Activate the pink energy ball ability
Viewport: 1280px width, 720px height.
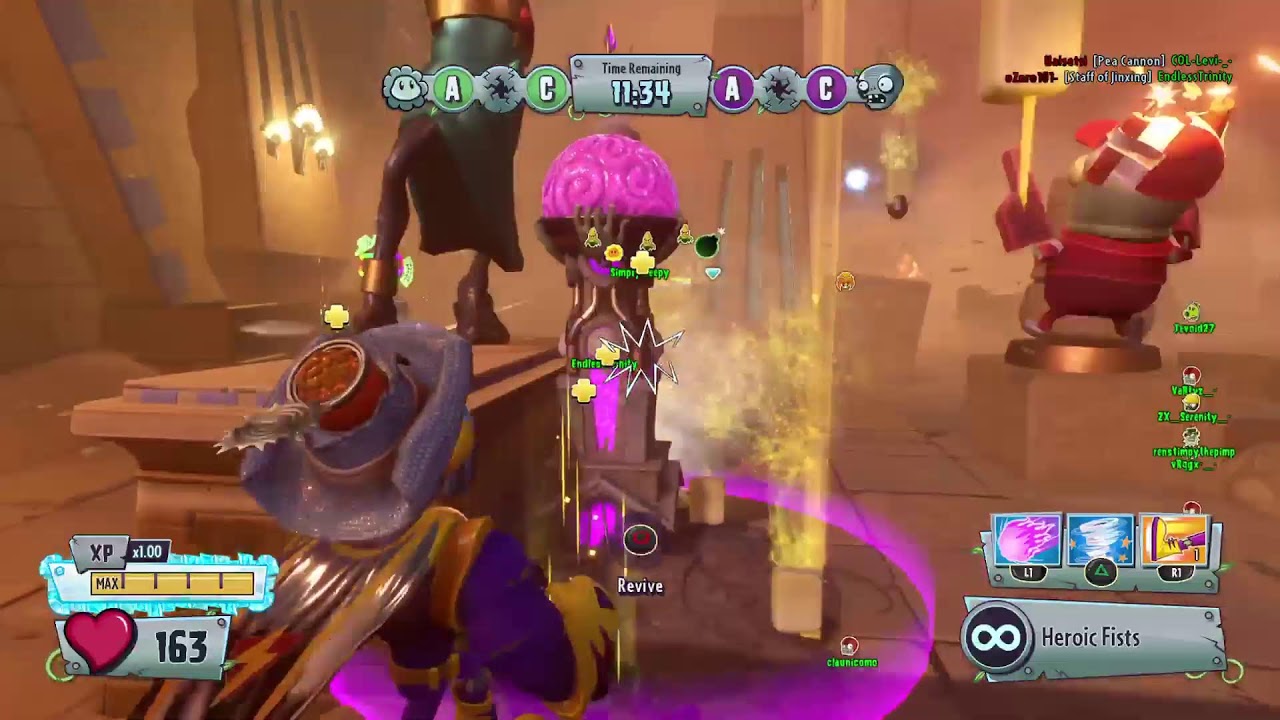(1027, 542)
